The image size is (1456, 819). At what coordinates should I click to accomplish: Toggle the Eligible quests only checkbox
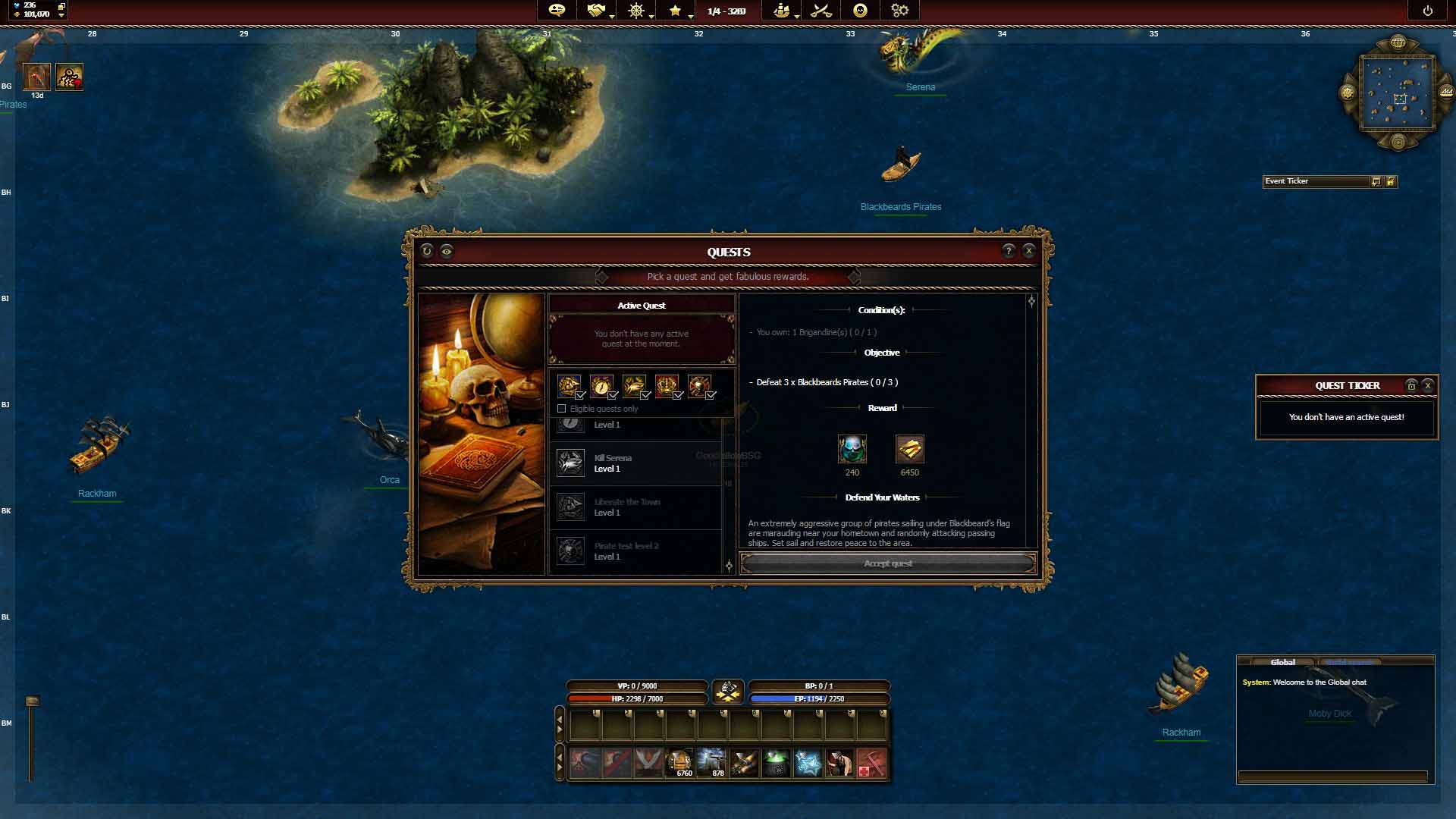coord(562,409)
